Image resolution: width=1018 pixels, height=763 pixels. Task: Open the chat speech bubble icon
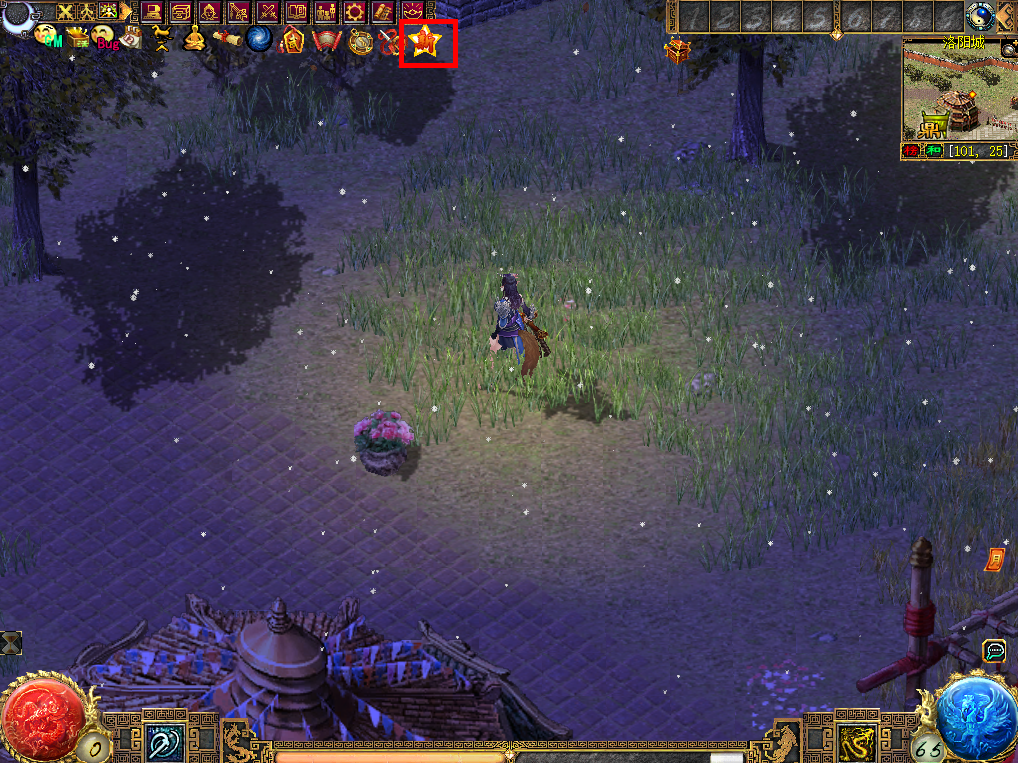(x=993, y=651)
